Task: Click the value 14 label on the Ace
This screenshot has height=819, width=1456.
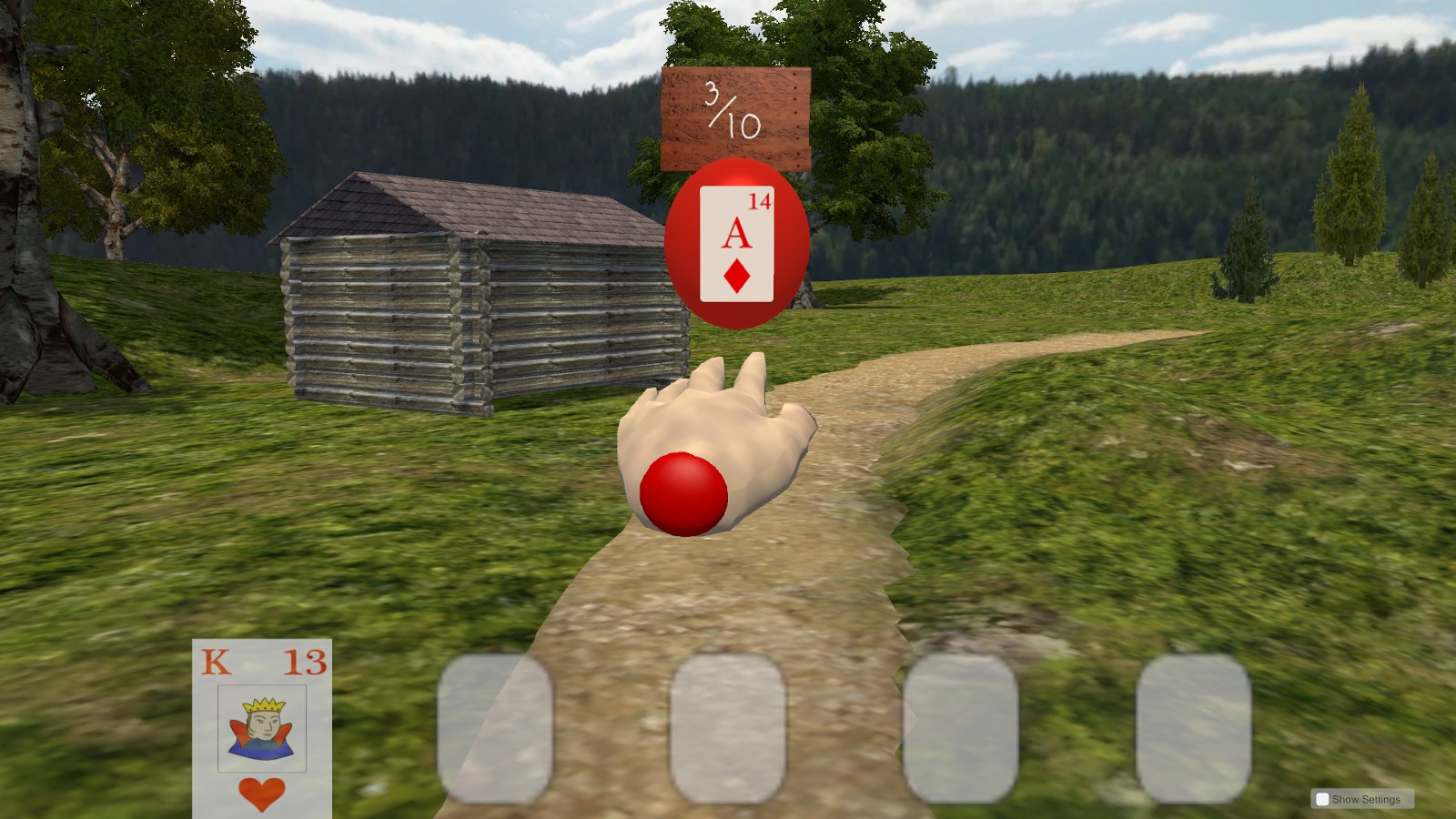Action: (759, 202)
